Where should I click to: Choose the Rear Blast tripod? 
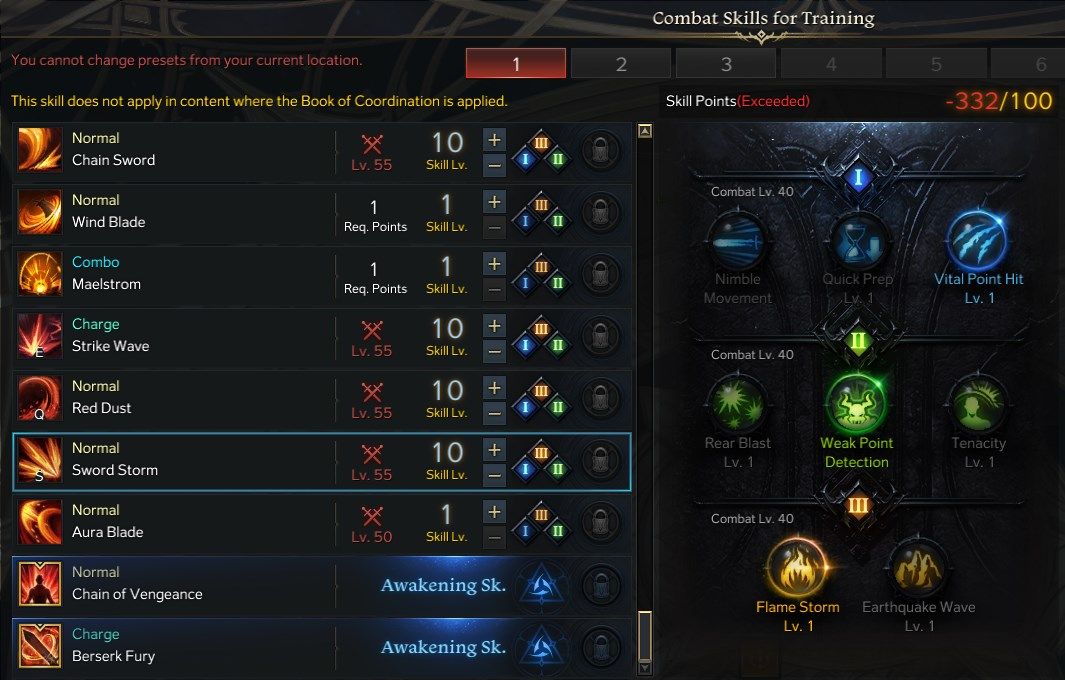coord(737,405)
